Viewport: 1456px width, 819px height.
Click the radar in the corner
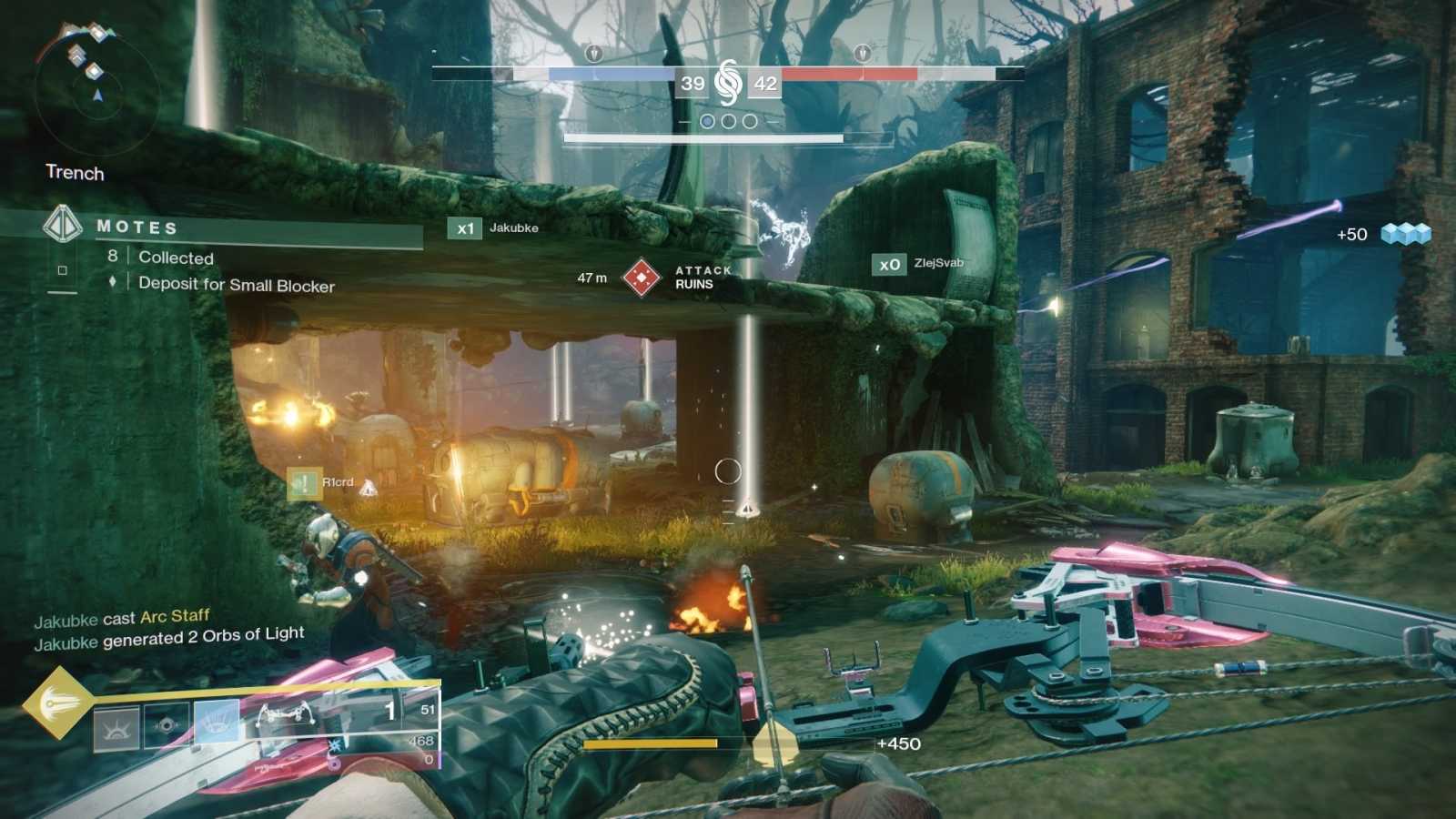tap(96, 91)
